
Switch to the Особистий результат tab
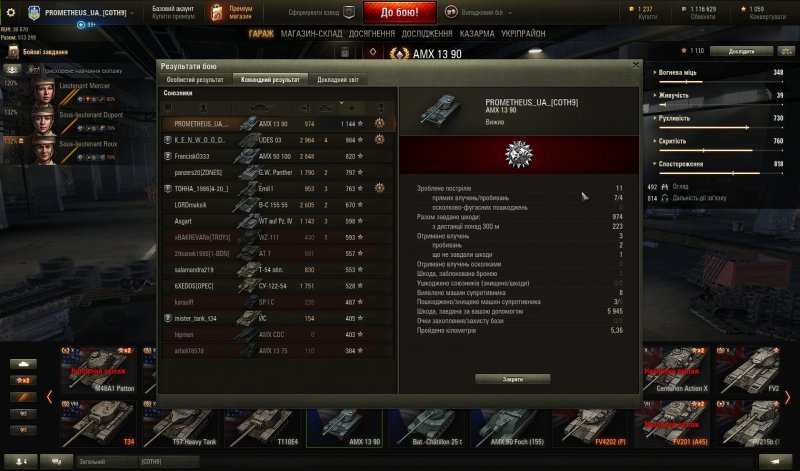tap(195, 79)
